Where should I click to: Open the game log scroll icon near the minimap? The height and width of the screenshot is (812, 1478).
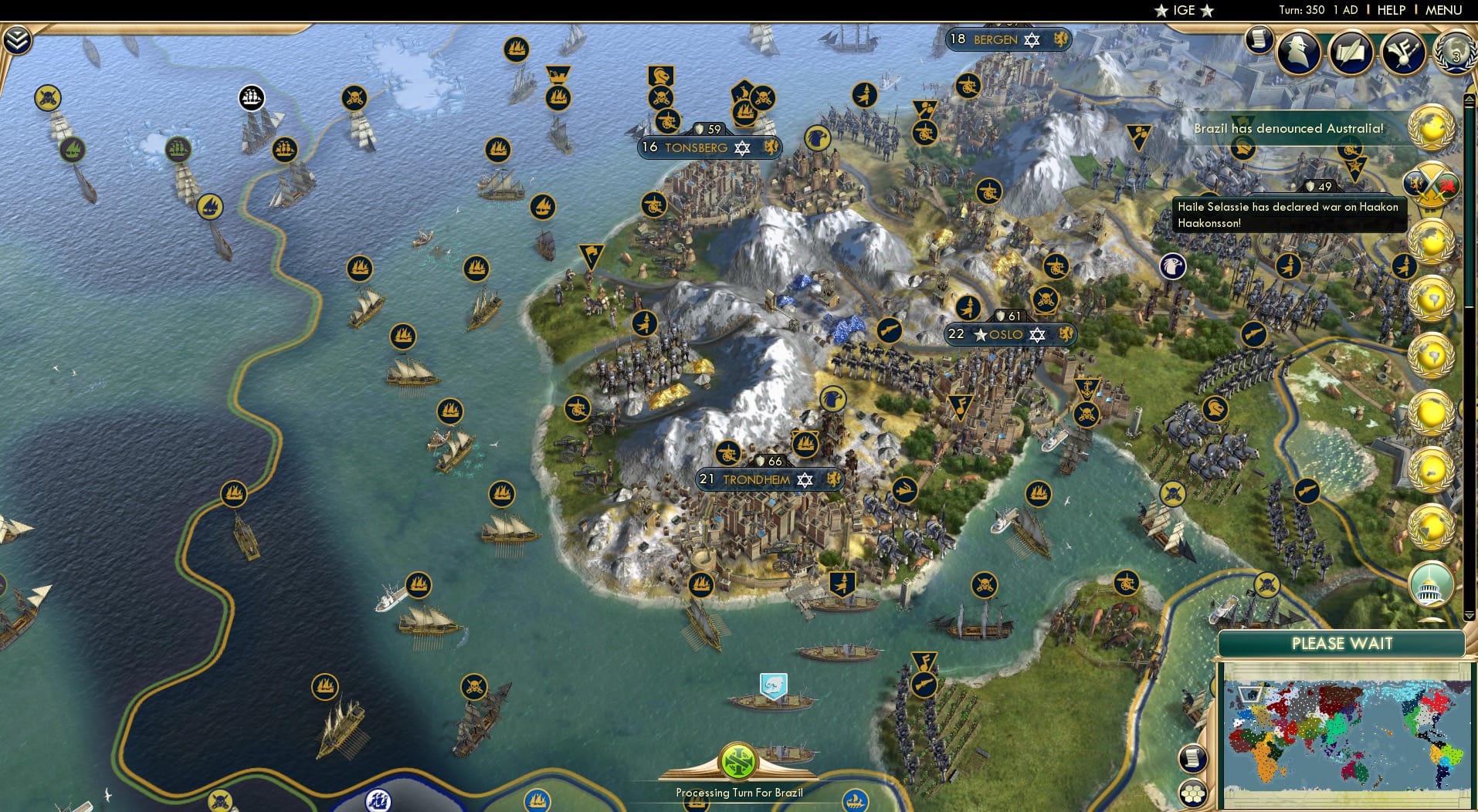[x=1193, y=757]
